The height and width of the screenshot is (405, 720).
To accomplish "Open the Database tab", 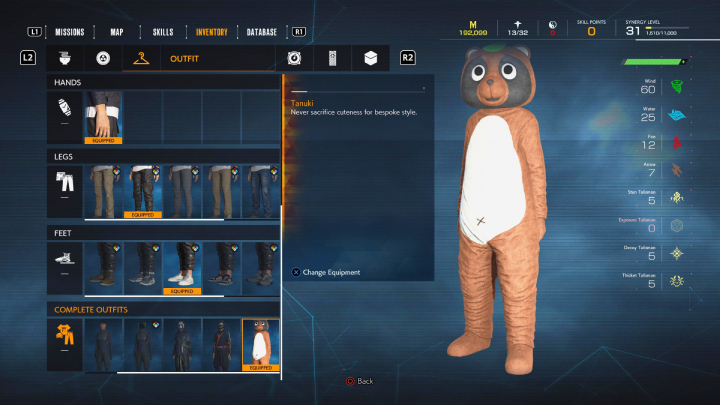I will pos(262,32).
